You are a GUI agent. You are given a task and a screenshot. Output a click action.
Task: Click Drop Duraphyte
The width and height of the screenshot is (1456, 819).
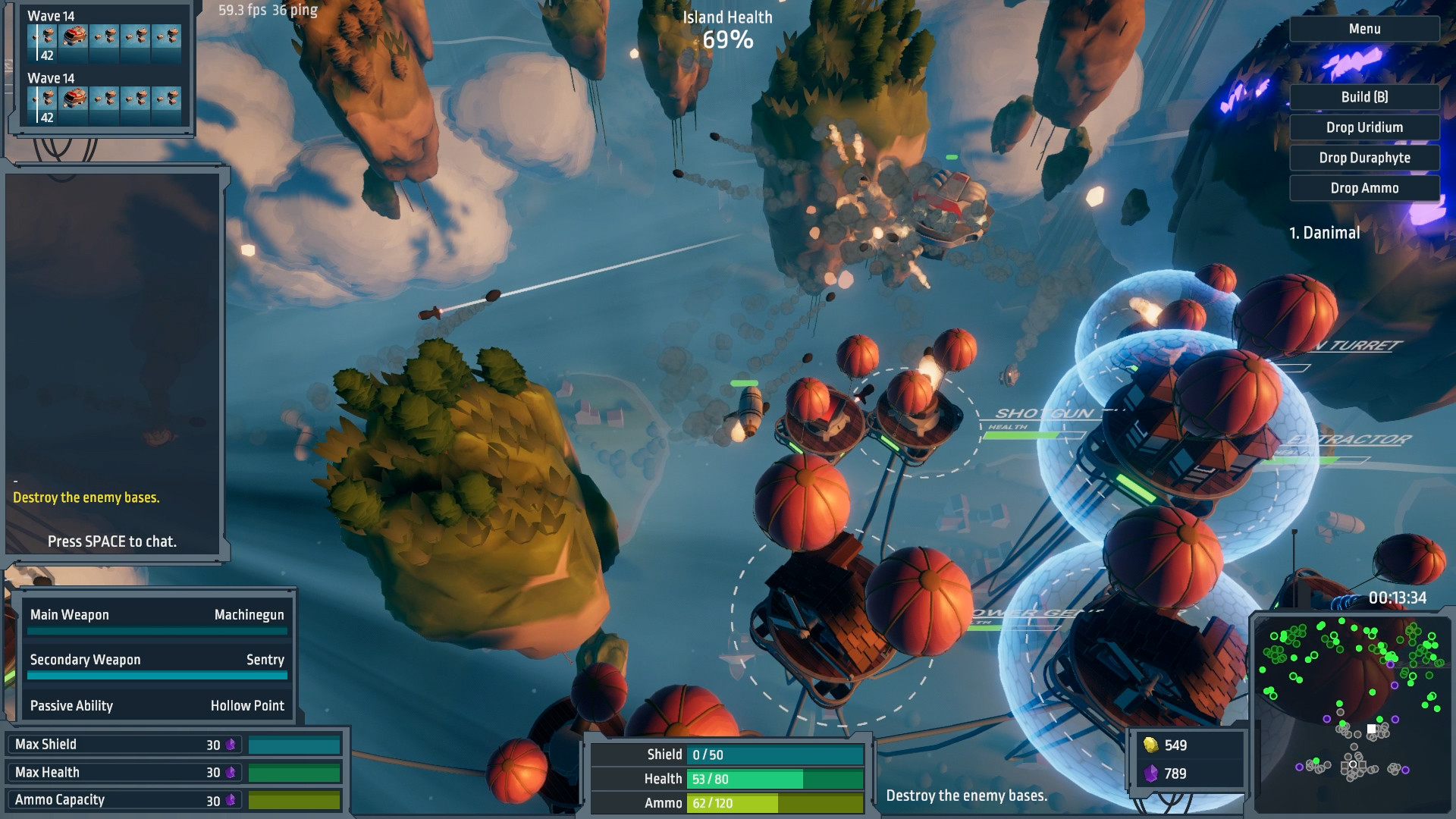[x=1363, y=158]
